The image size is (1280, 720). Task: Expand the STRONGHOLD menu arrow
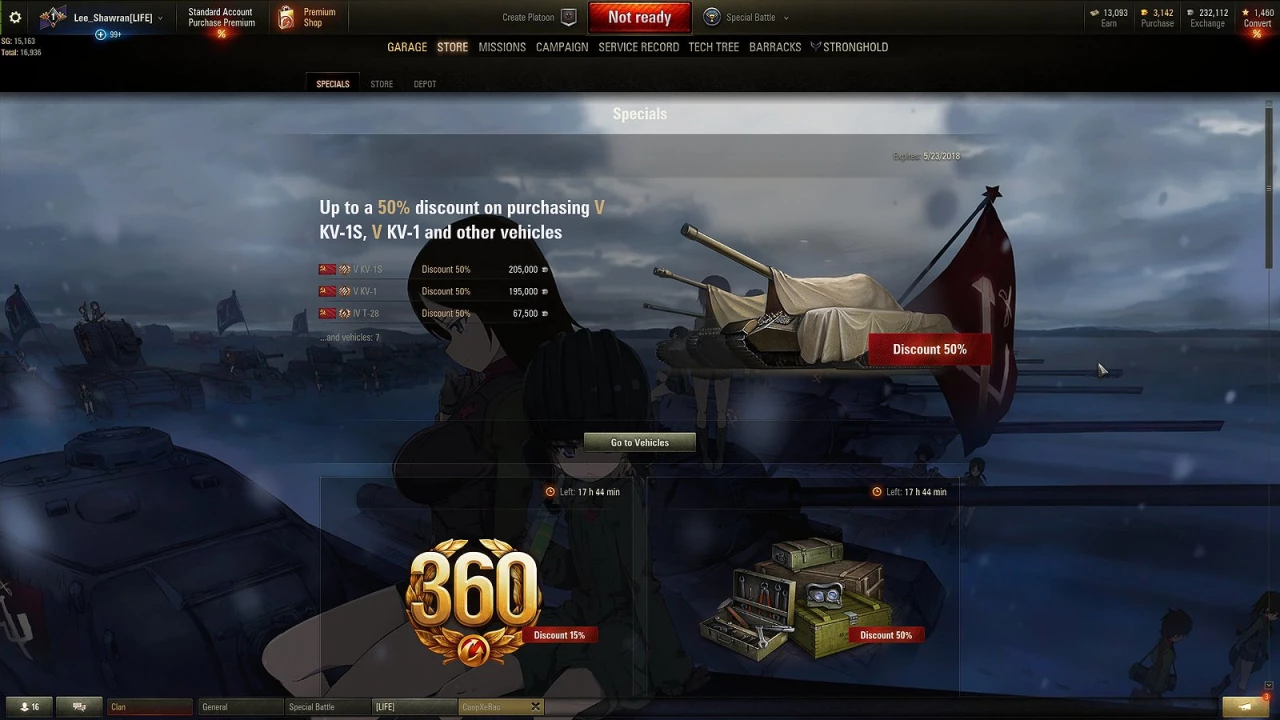click(x=815, y=46)
